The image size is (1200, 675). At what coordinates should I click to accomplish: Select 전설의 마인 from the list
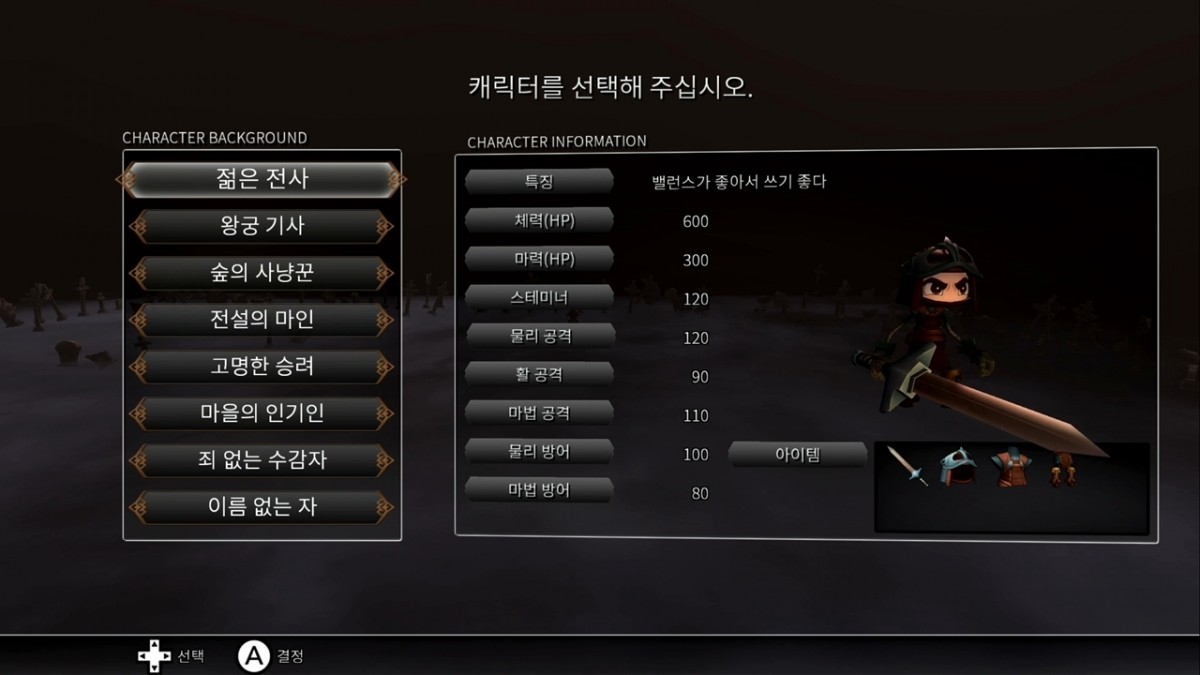[x=262, y=320]
